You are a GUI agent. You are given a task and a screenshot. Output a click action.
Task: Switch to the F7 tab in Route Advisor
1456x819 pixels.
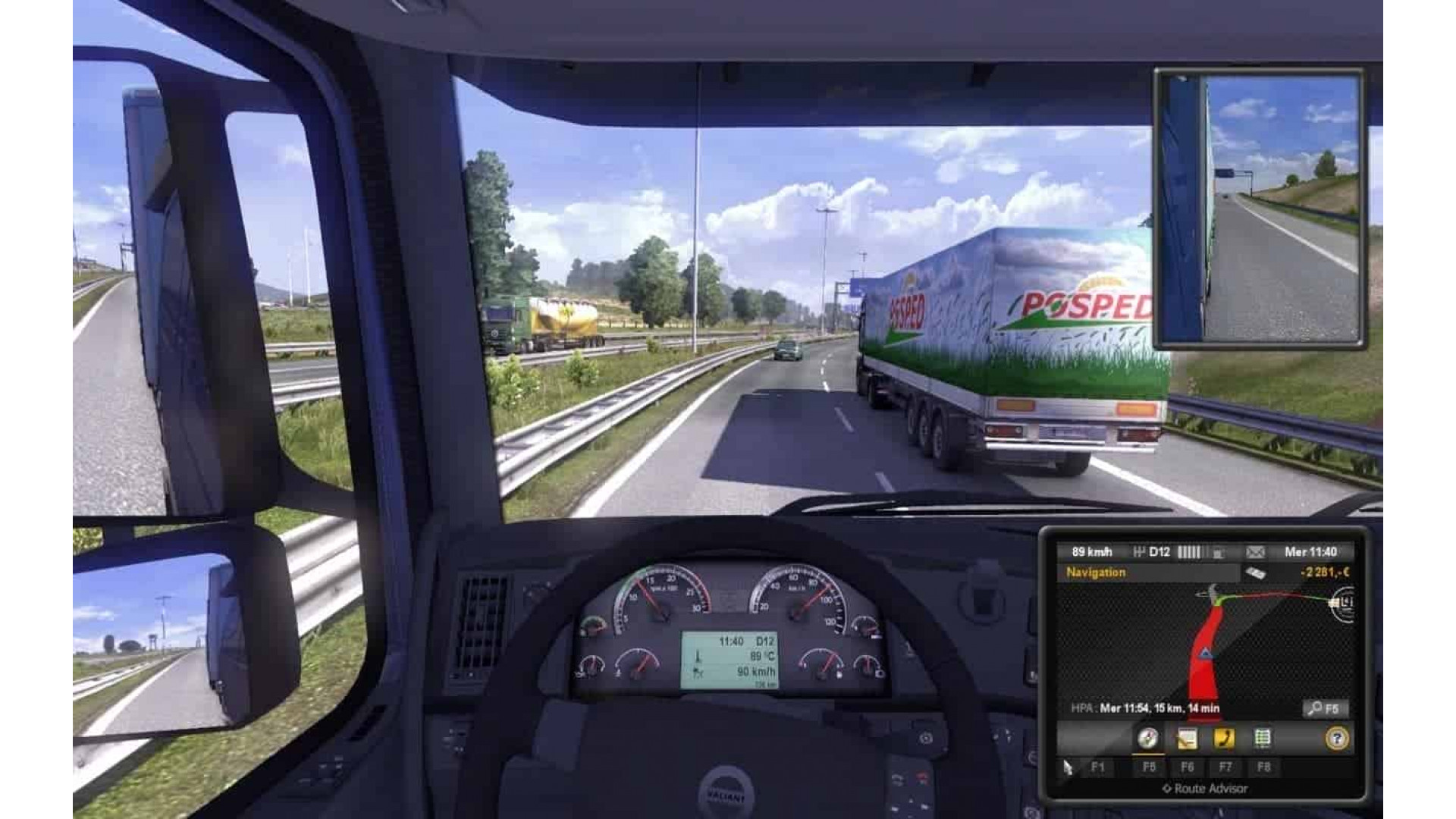1225,767
